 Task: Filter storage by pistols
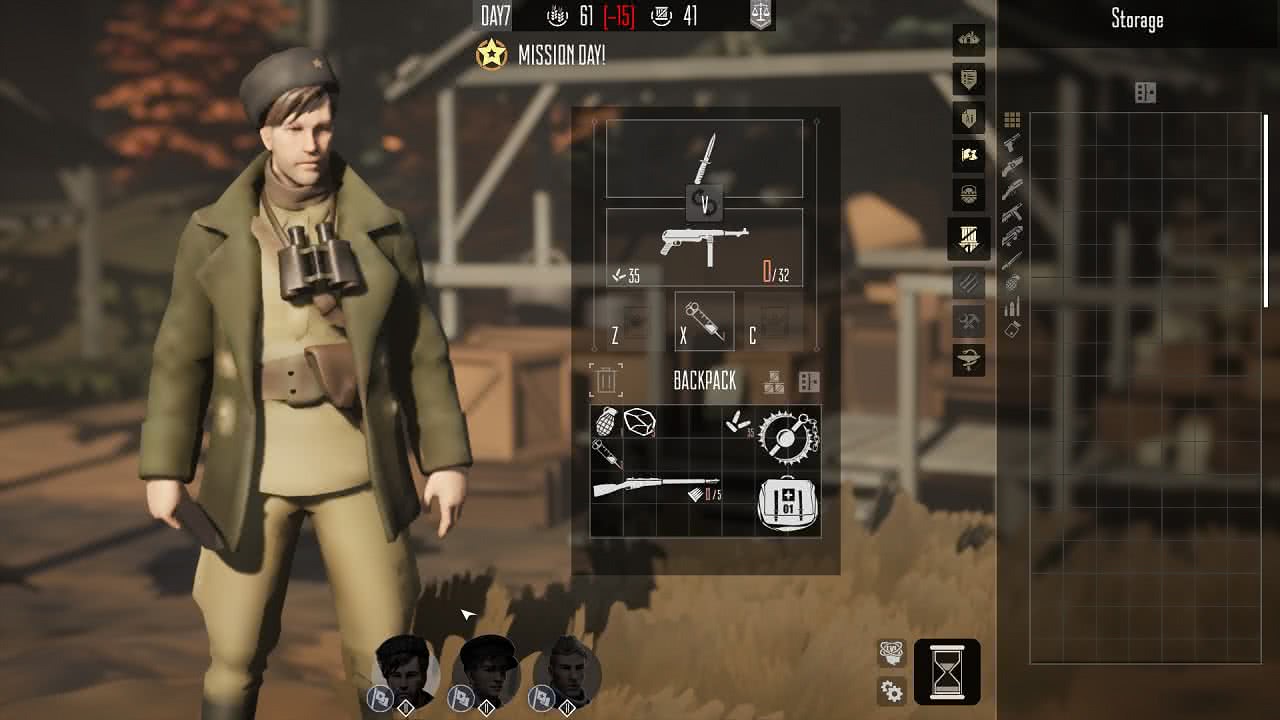click(x=1012, y=143)
